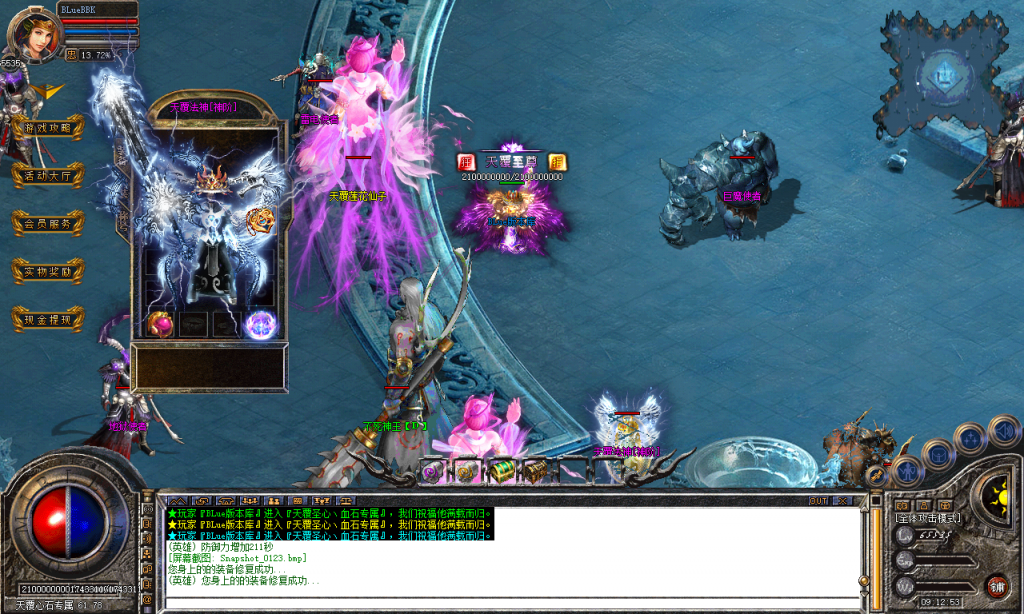
Task: Open the skills button with sparkle stars
Action: [x=969, y=439]
